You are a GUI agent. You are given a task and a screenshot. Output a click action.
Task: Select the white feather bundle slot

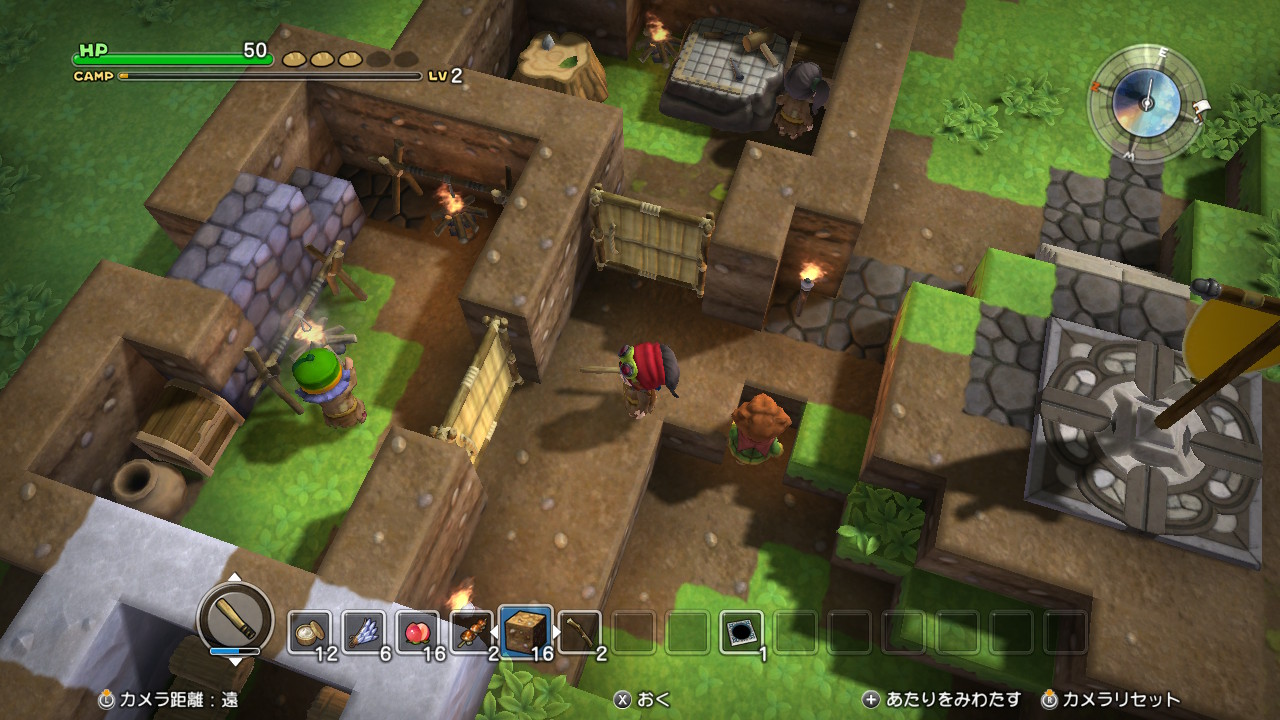coord(363,632)
